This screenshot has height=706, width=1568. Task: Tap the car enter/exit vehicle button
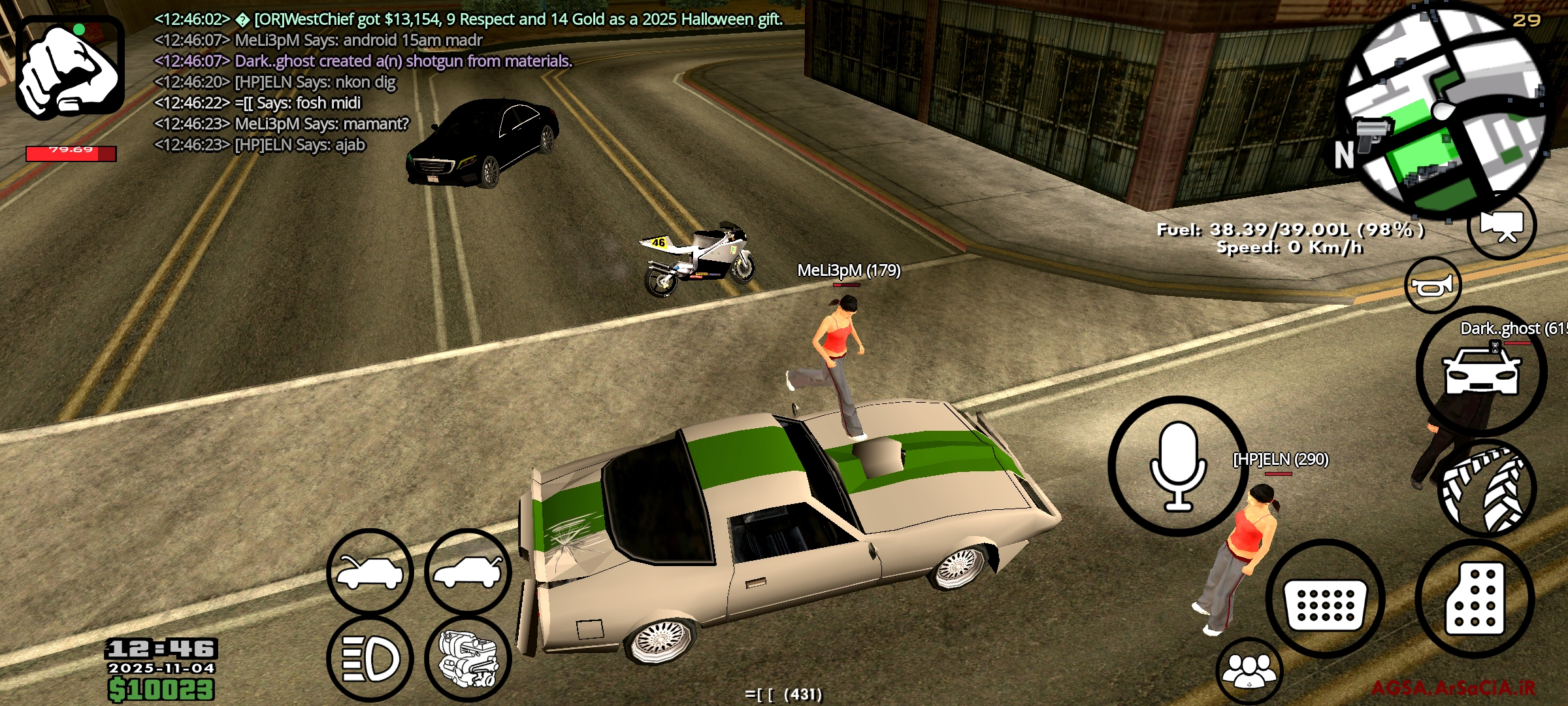[x=1481, y=371]
